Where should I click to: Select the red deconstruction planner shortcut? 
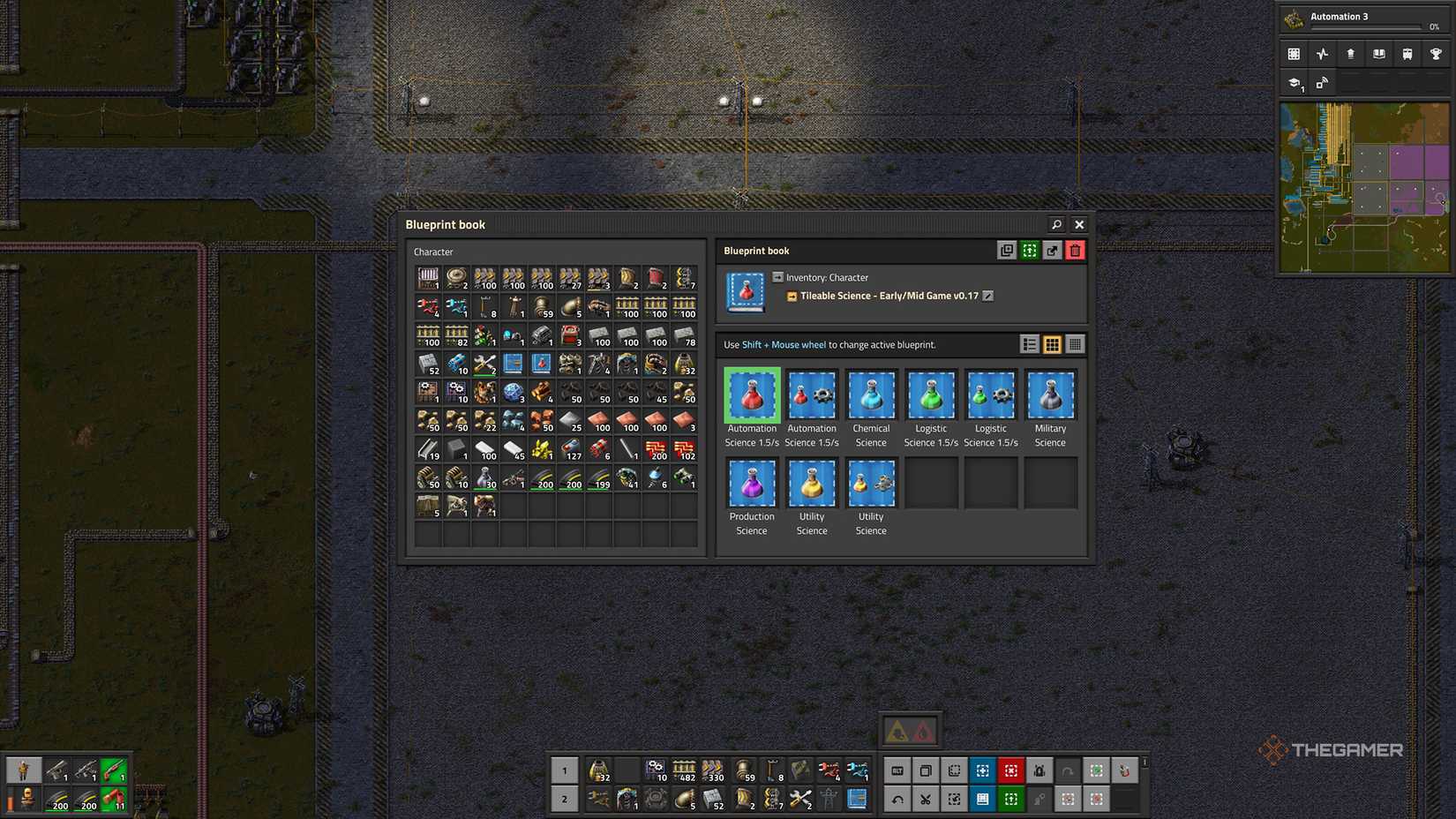[1010, 770]
